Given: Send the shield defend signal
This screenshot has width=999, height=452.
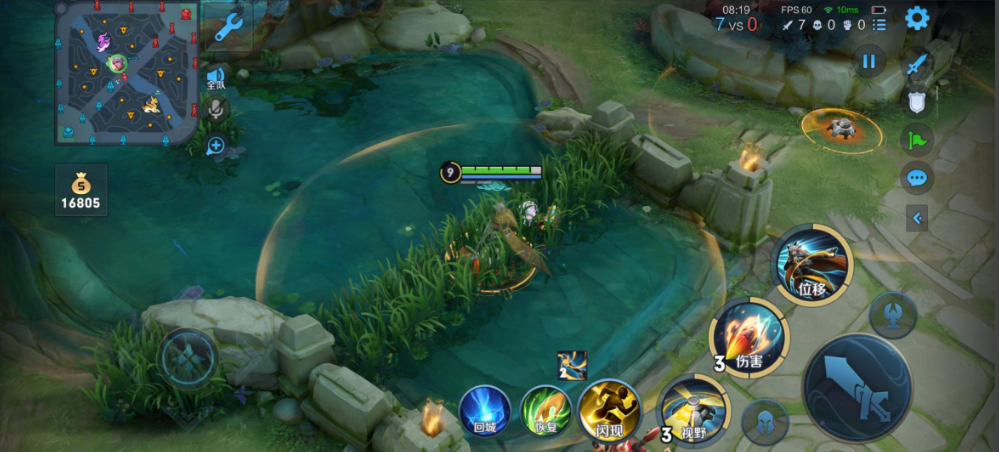Looking at the screenshot, I should [917, 101].
